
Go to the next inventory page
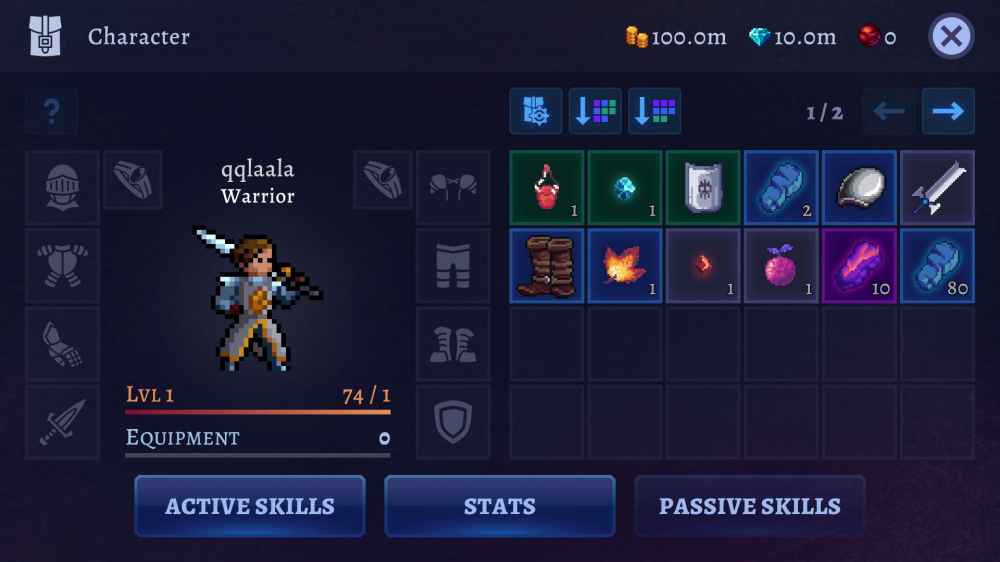click(x=947, y=111)
